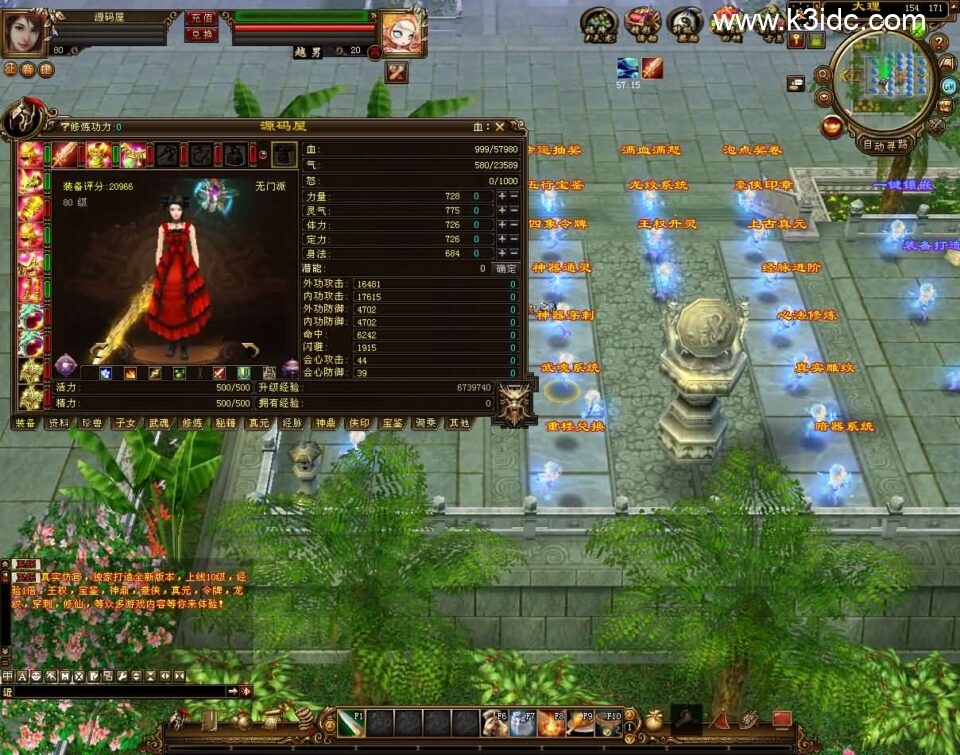This screenshot has height=755, width=960.
Task: Activate the F8 fire skill slot
Action: tap(551, 723)
